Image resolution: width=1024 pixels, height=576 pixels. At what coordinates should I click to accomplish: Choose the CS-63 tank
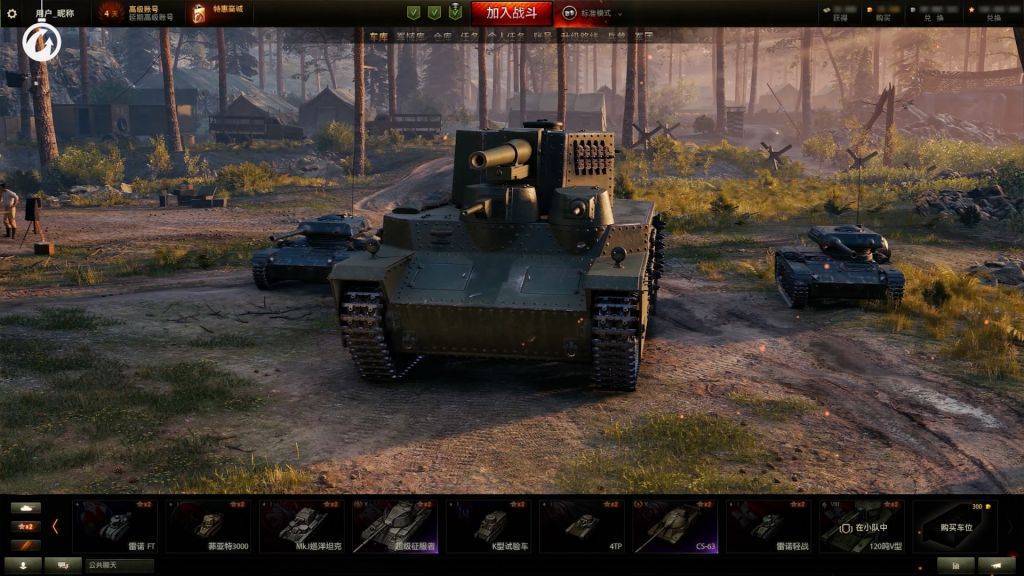click(676, 526)
